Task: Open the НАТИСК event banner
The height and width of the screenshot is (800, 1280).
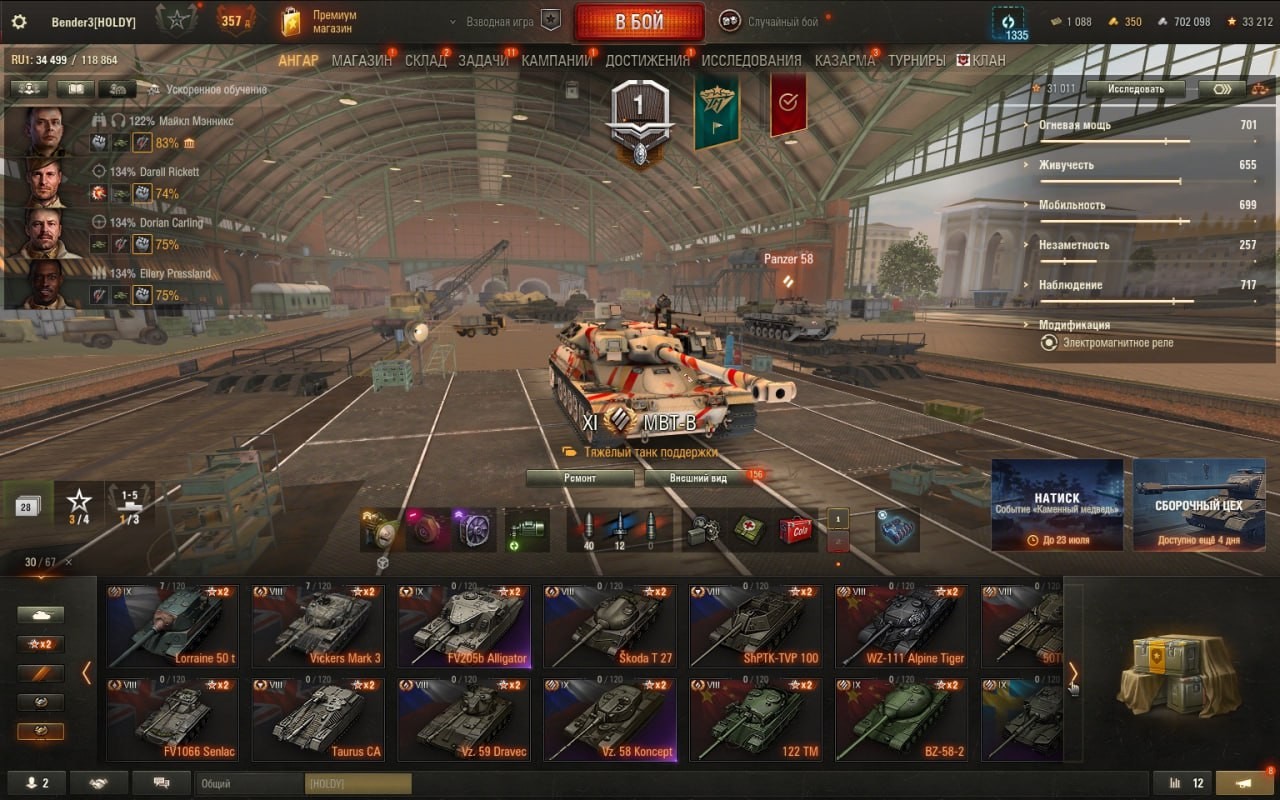Action: click(1057, 505)
